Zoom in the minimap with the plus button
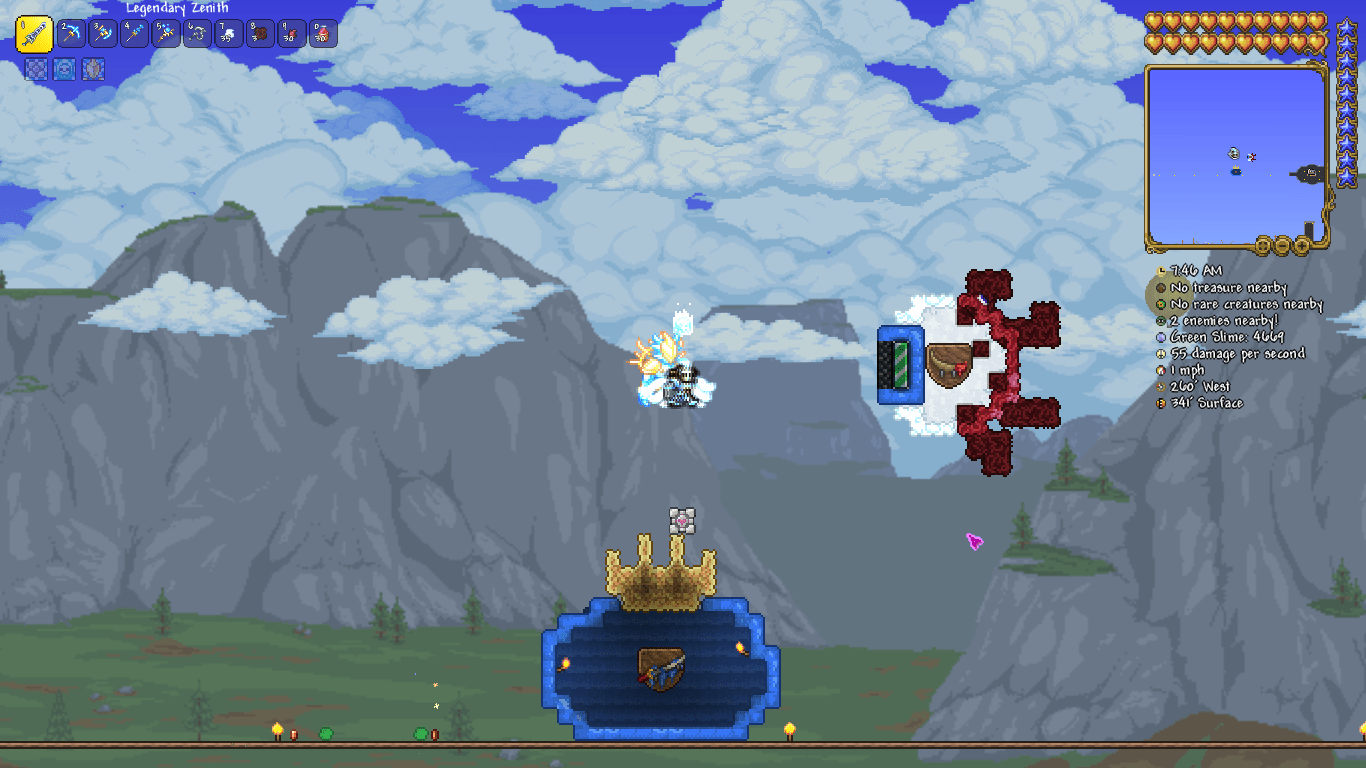 (1301, 245)
